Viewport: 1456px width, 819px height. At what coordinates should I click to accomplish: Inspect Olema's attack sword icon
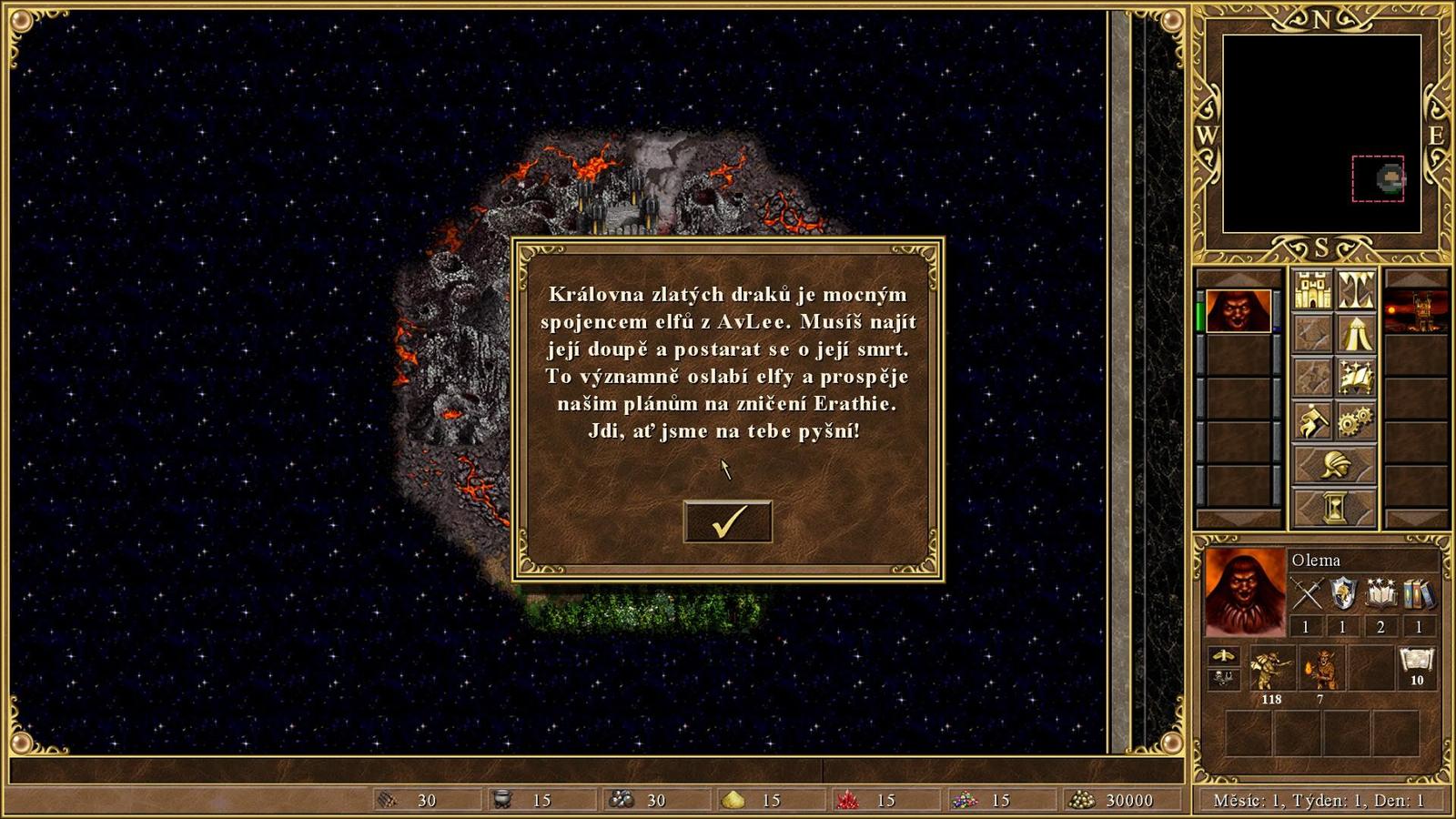[x=1308, y=592]
